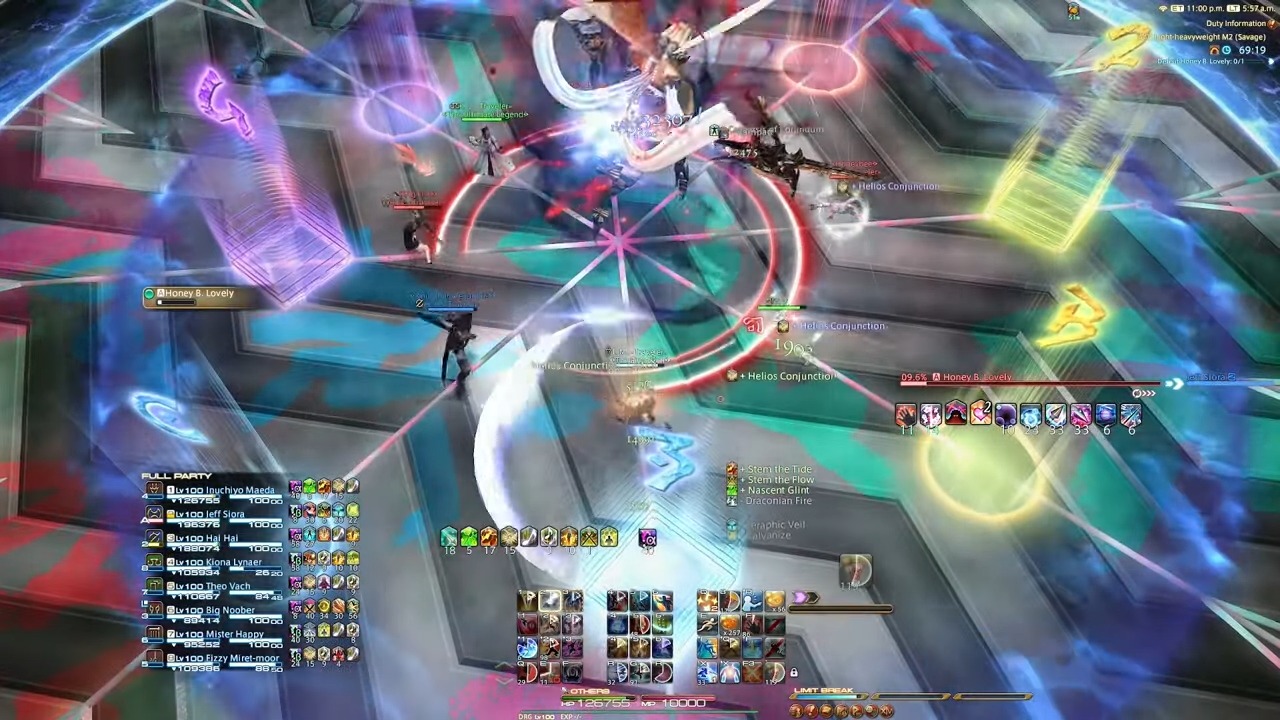The width and height of the screenshot is (1280, 720).
Task: Click the gold coin item showing x56
Action: tap(775, 601)
